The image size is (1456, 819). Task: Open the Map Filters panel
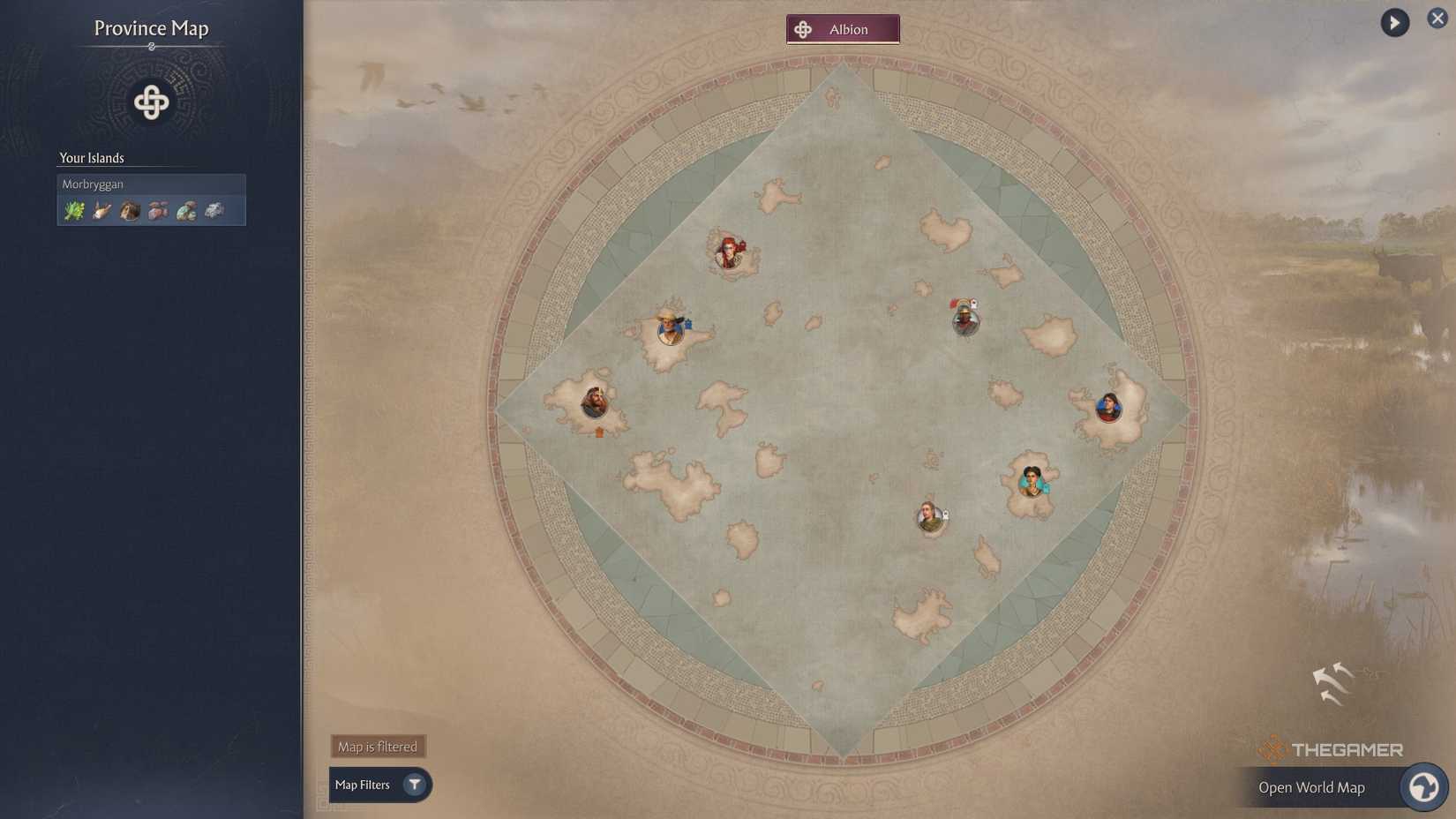click(x=371, y=785)
